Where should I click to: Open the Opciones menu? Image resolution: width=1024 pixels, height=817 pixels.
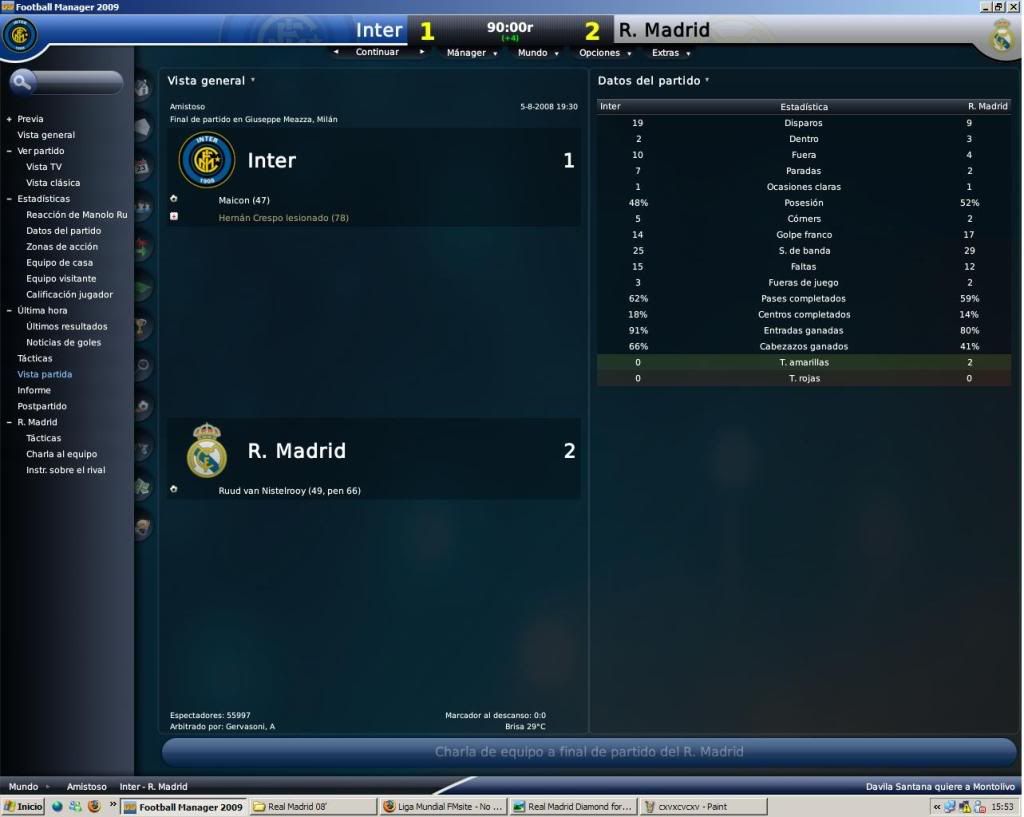pos(604,53)
